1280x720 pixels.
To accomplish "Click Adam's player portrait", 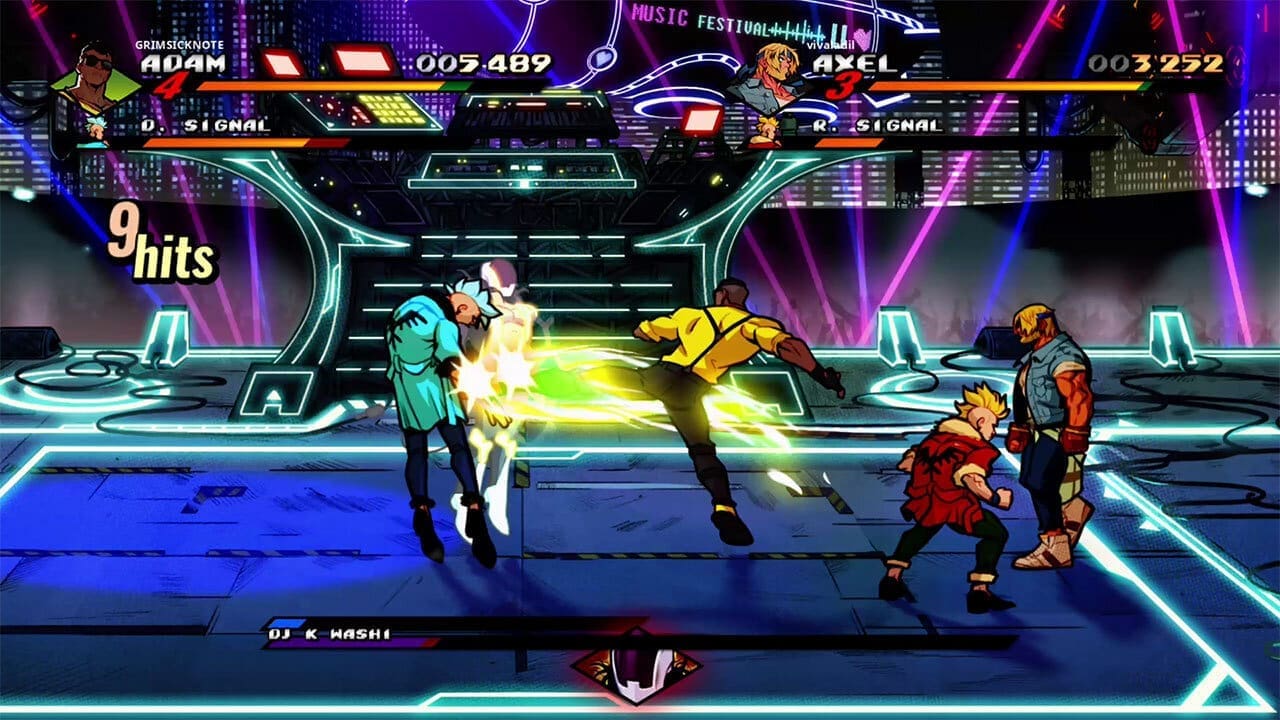I will pos(96,75).
